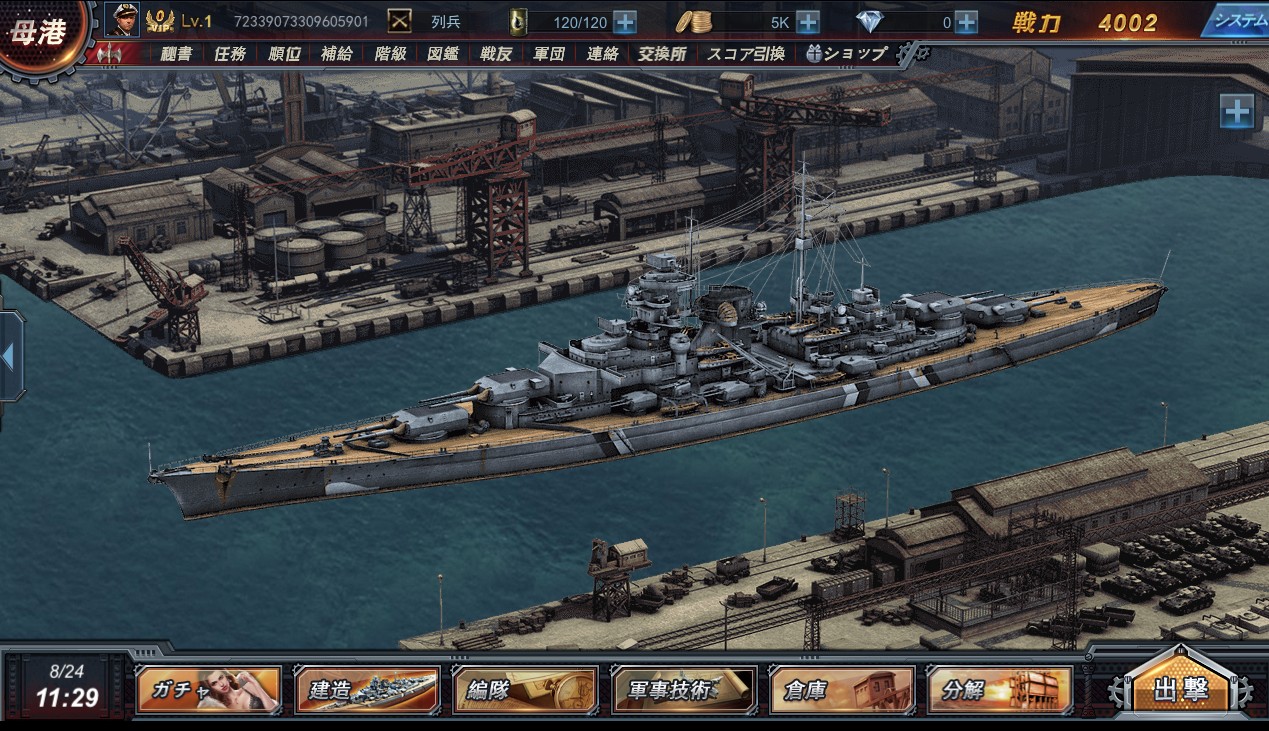Open the ショップ gift shop
Image resolution: width=1269 pixels, height=731 pixels.
click(846, 54)
